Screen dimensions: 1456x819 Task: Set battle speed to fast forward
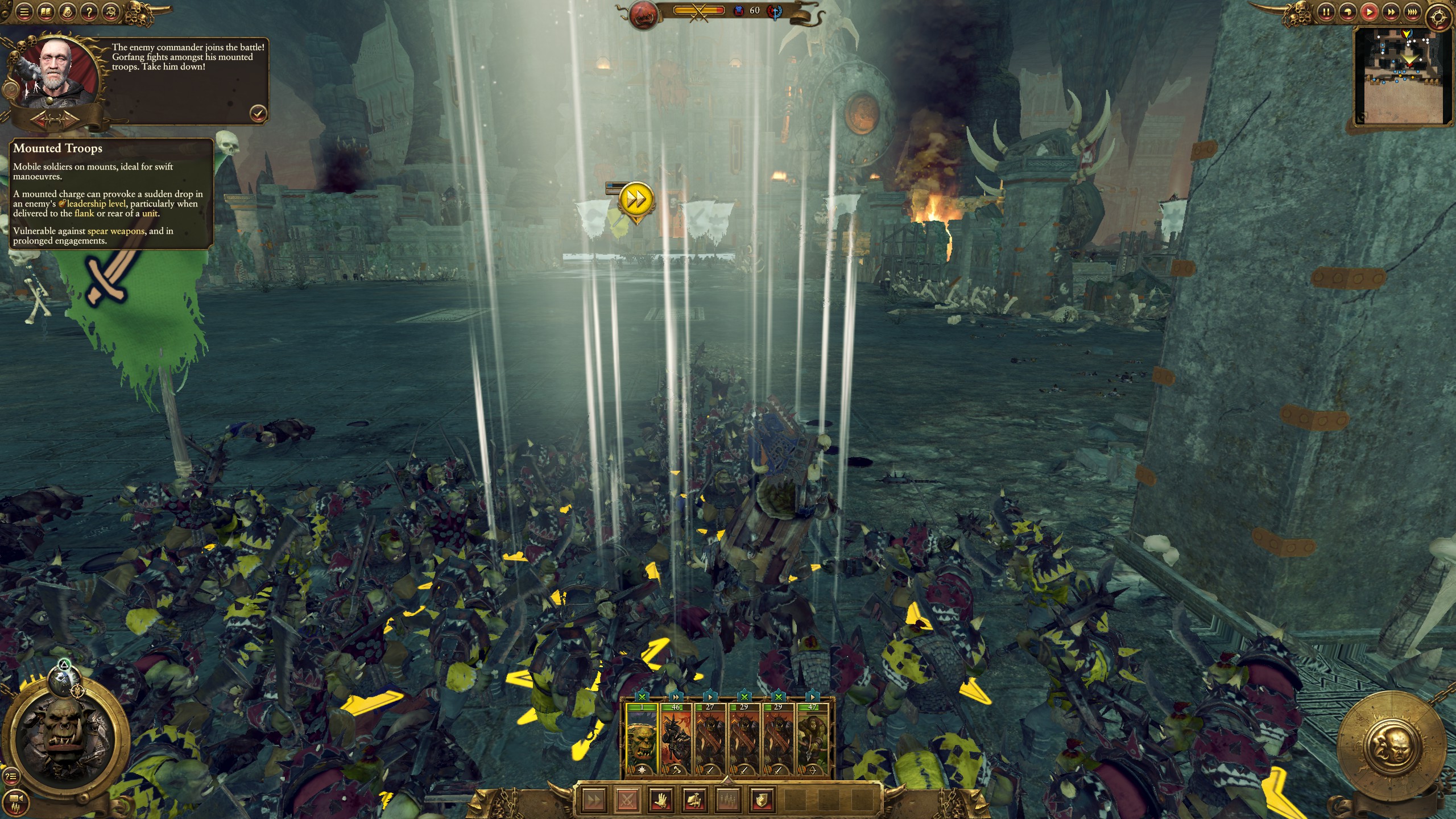(1391, 12)
